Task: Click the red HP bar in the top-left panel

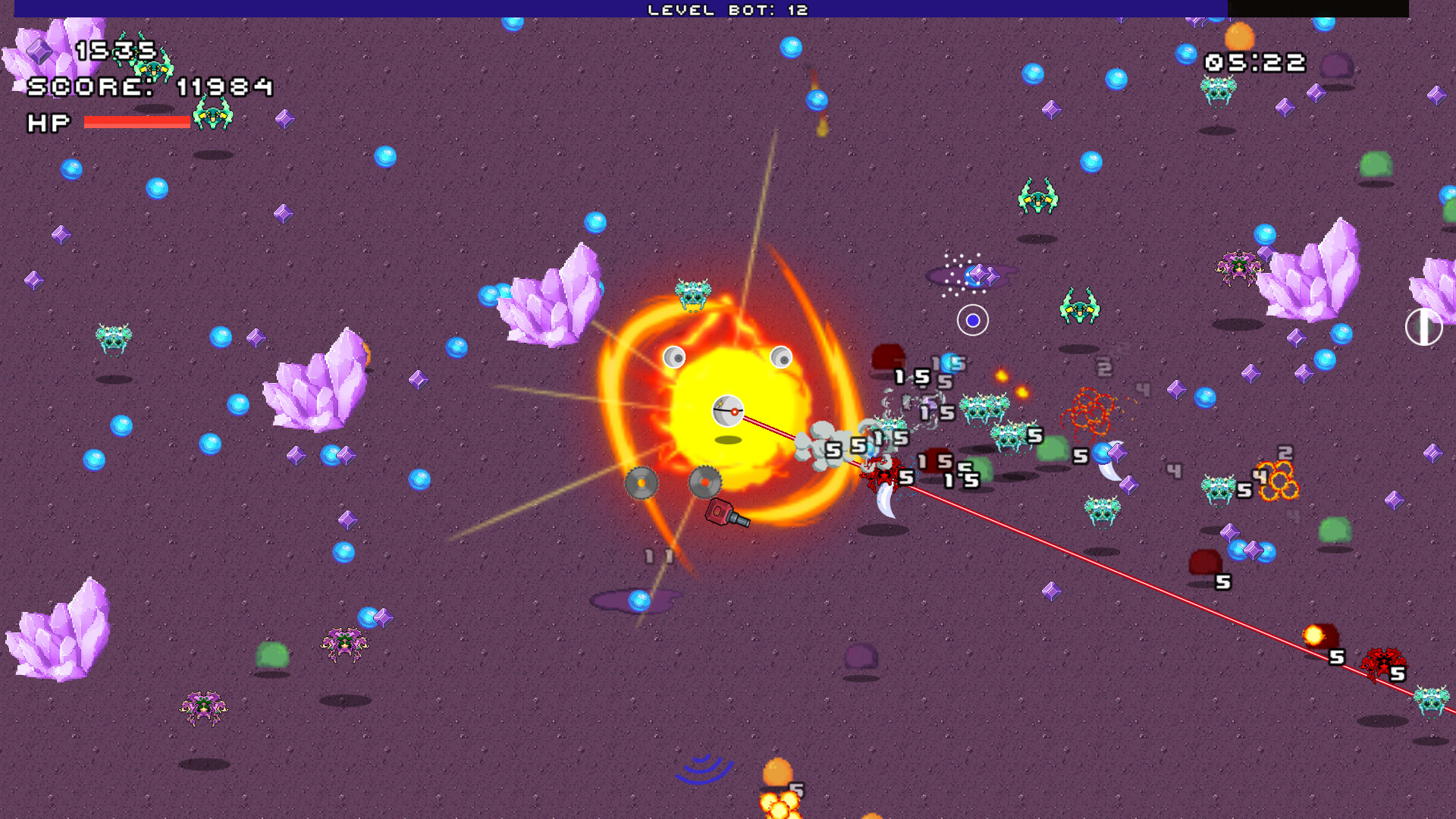Action: coord(136,123)
